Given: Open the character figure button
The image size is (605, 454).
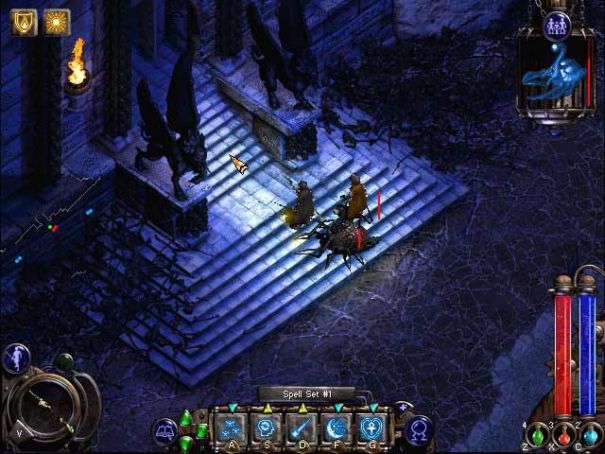Looking at the screenshot, I should point(16,357).
